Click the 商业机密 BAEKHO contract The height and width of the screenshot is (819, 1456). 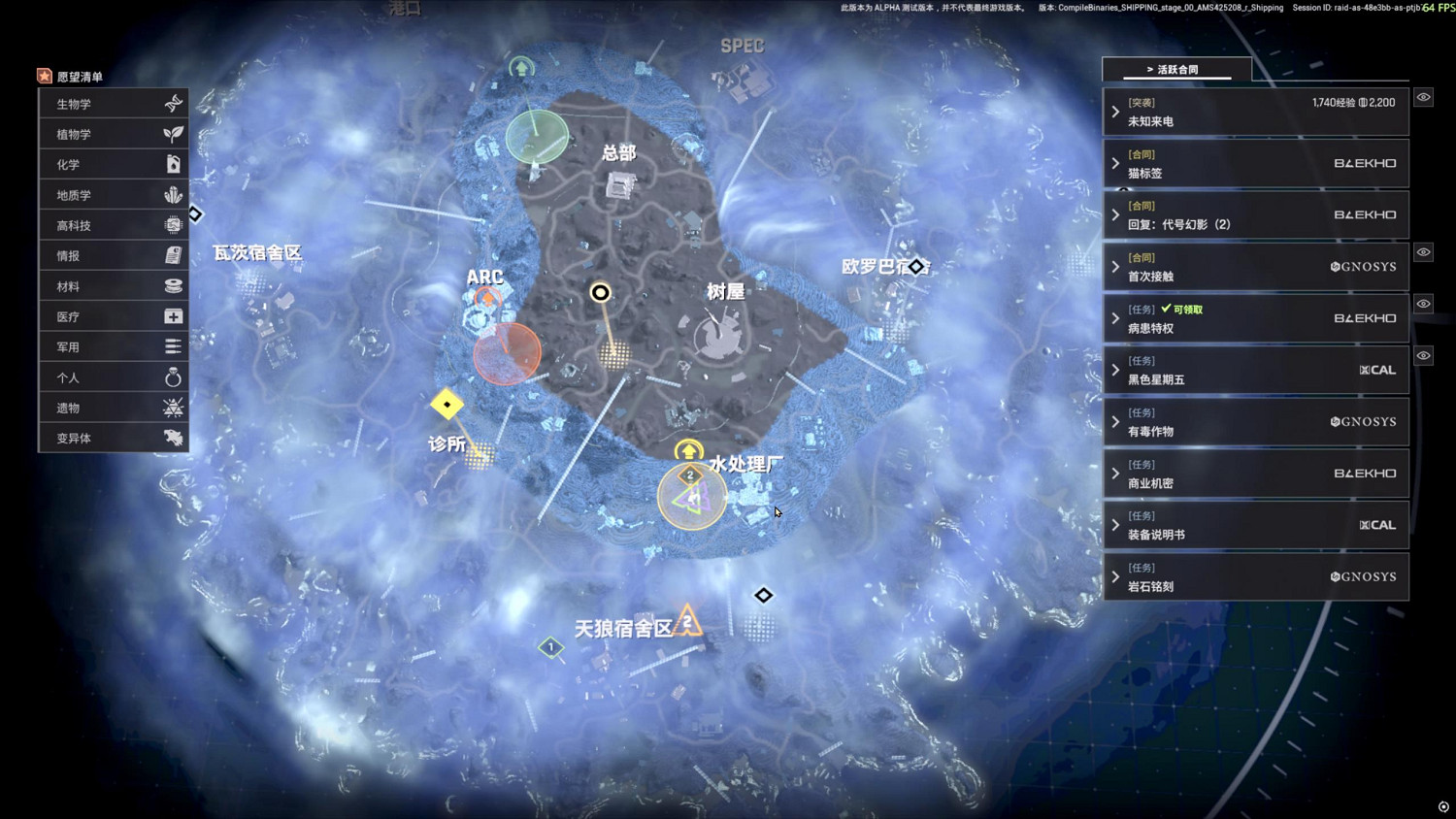pyautogui.click(x=1256, y=473)
